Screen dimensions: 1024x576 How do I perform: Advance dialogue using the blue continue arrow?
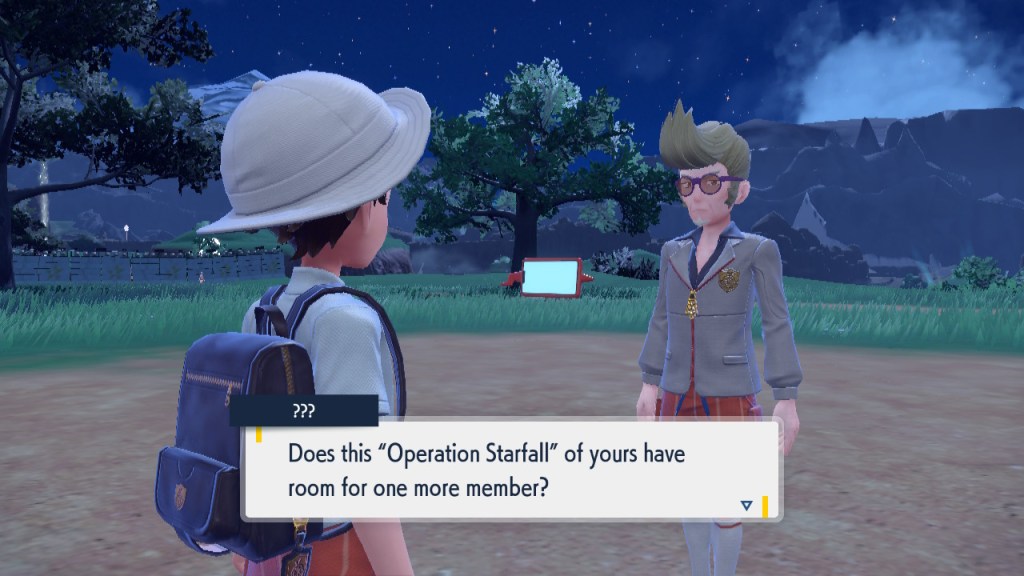pyautogui.click(x=746, y=506)
